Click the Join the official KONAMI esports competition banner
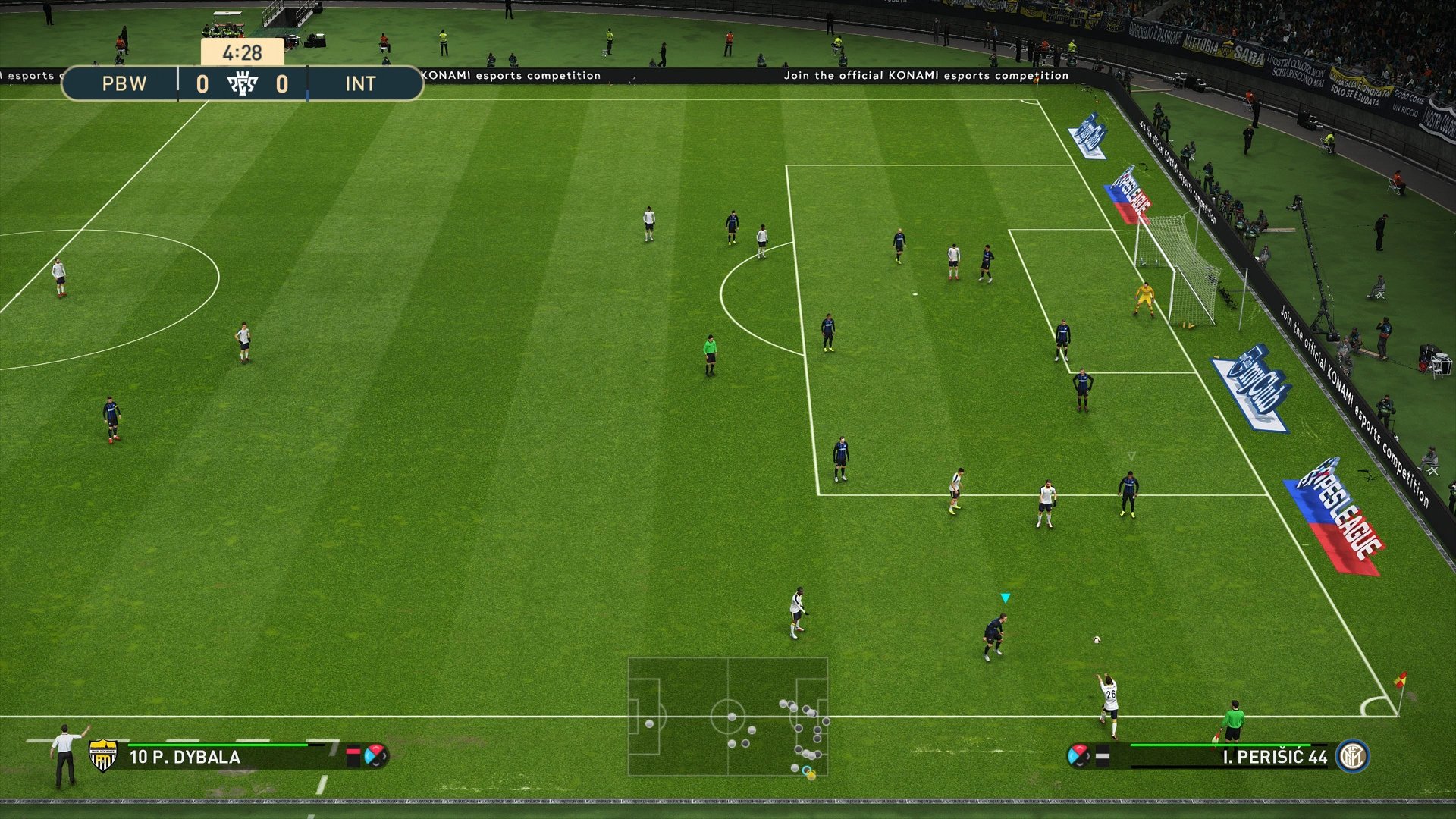This screenshot has height=819, width=1456. pos(925,75)
